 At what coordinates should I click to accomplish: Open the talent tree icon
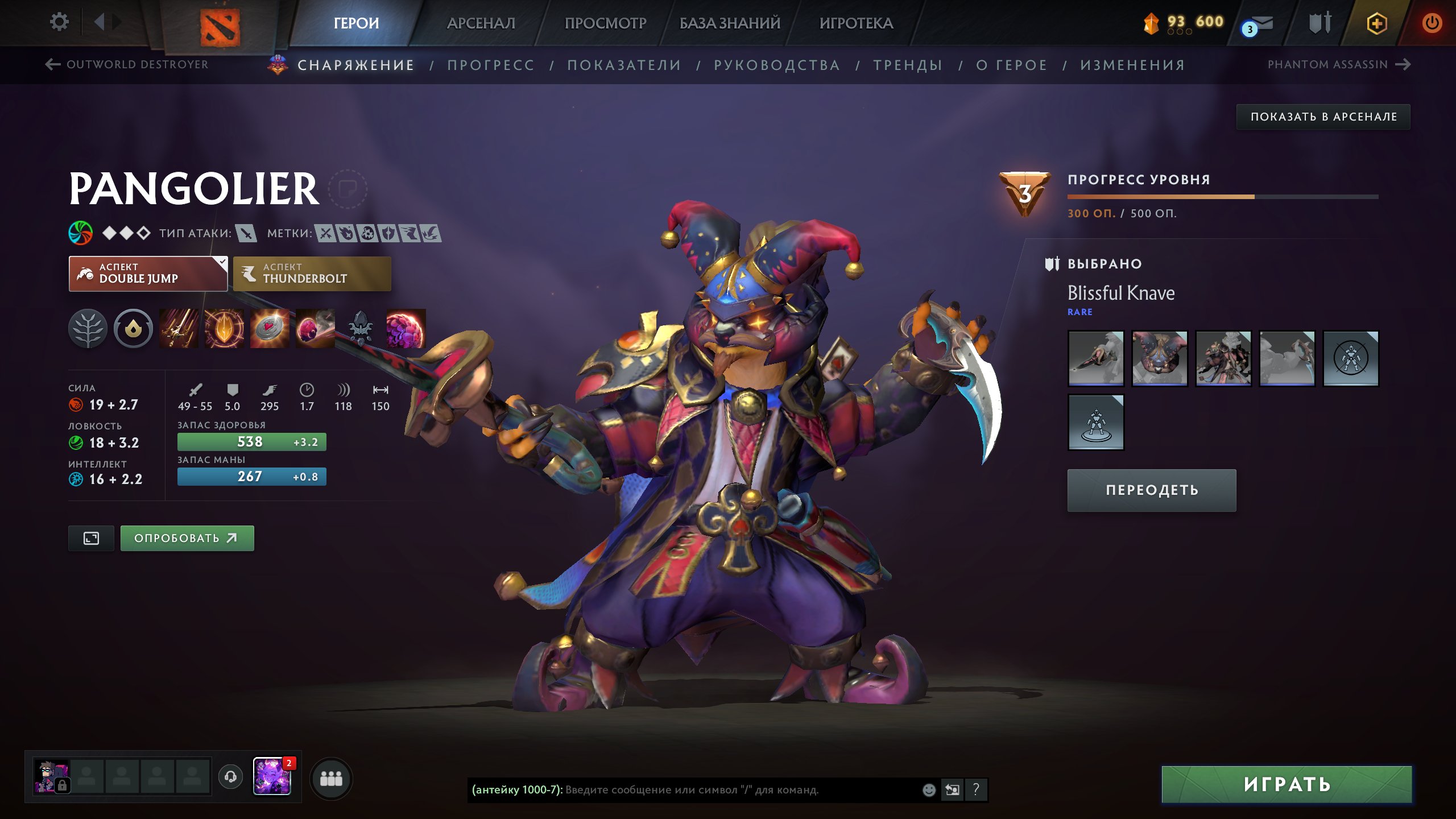[x=88, y=329]
